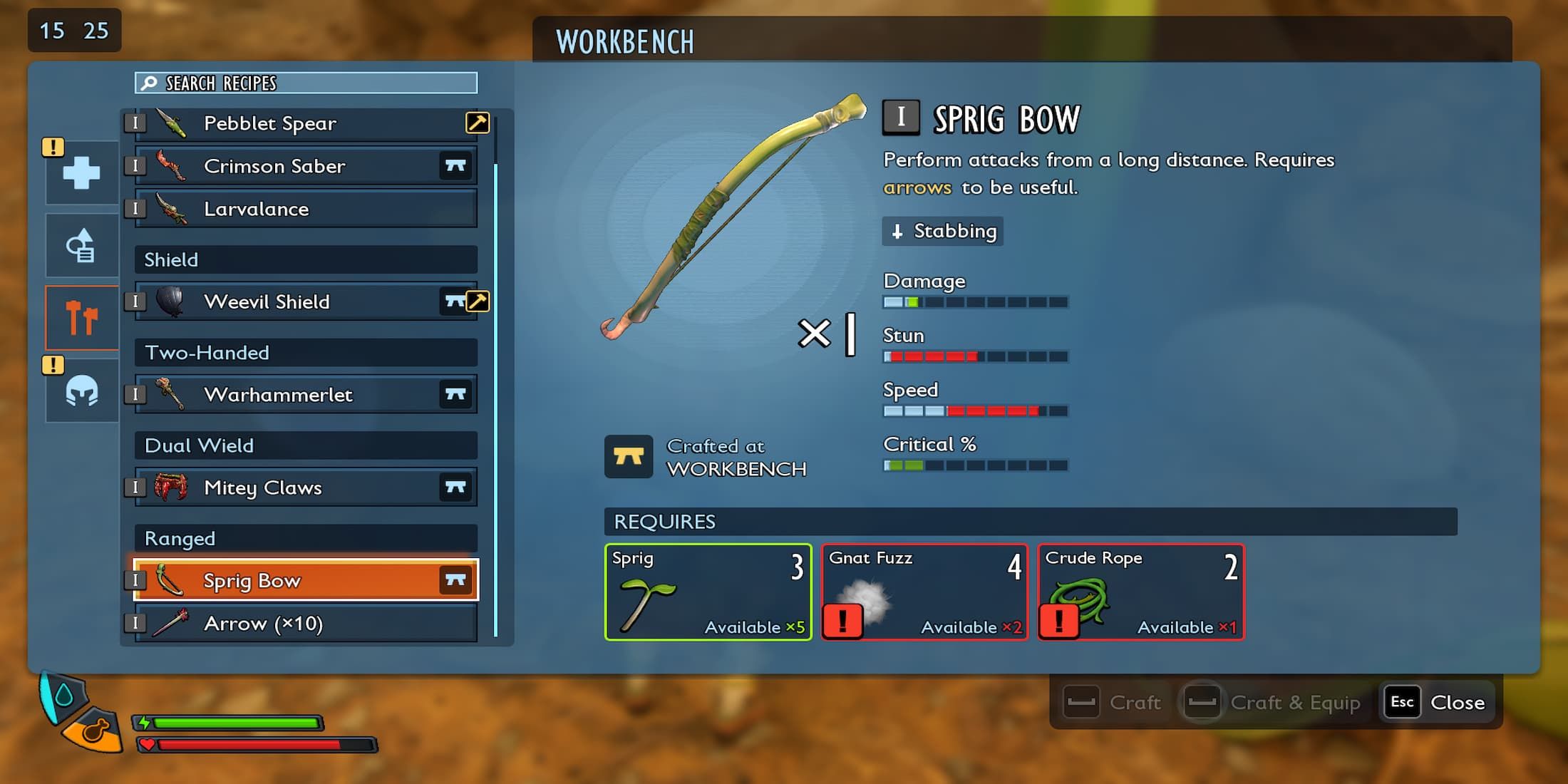Switch to the weapons and tools tab
Screen dimensions: 1568x784
point(82,318)
